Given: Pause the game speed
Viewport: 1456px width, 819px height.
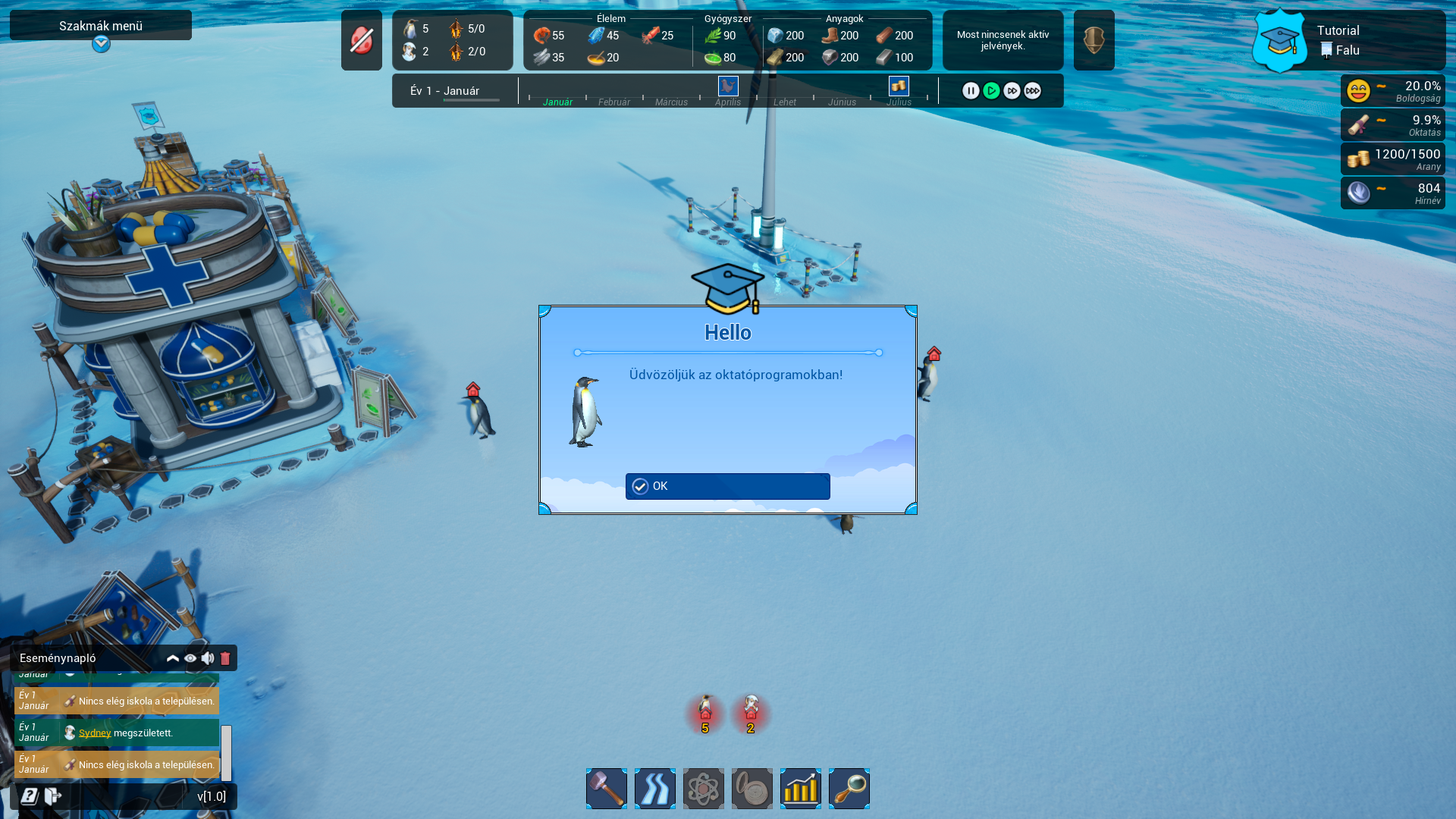Looking at the screenshot, I should pyautogui.click(x=971, y=91).
